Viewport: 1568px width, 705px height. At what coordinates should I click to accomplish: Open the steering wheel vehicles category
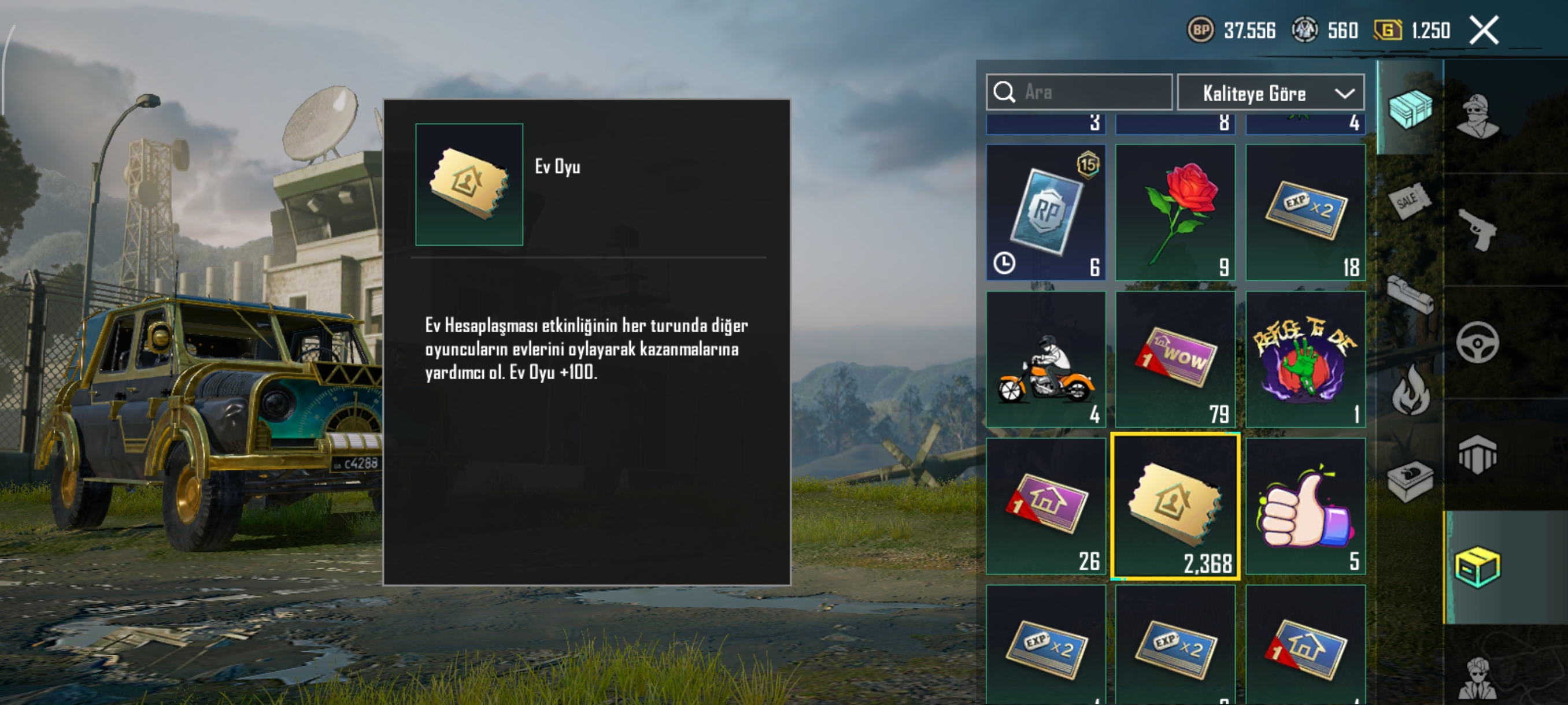[1478, 343]
